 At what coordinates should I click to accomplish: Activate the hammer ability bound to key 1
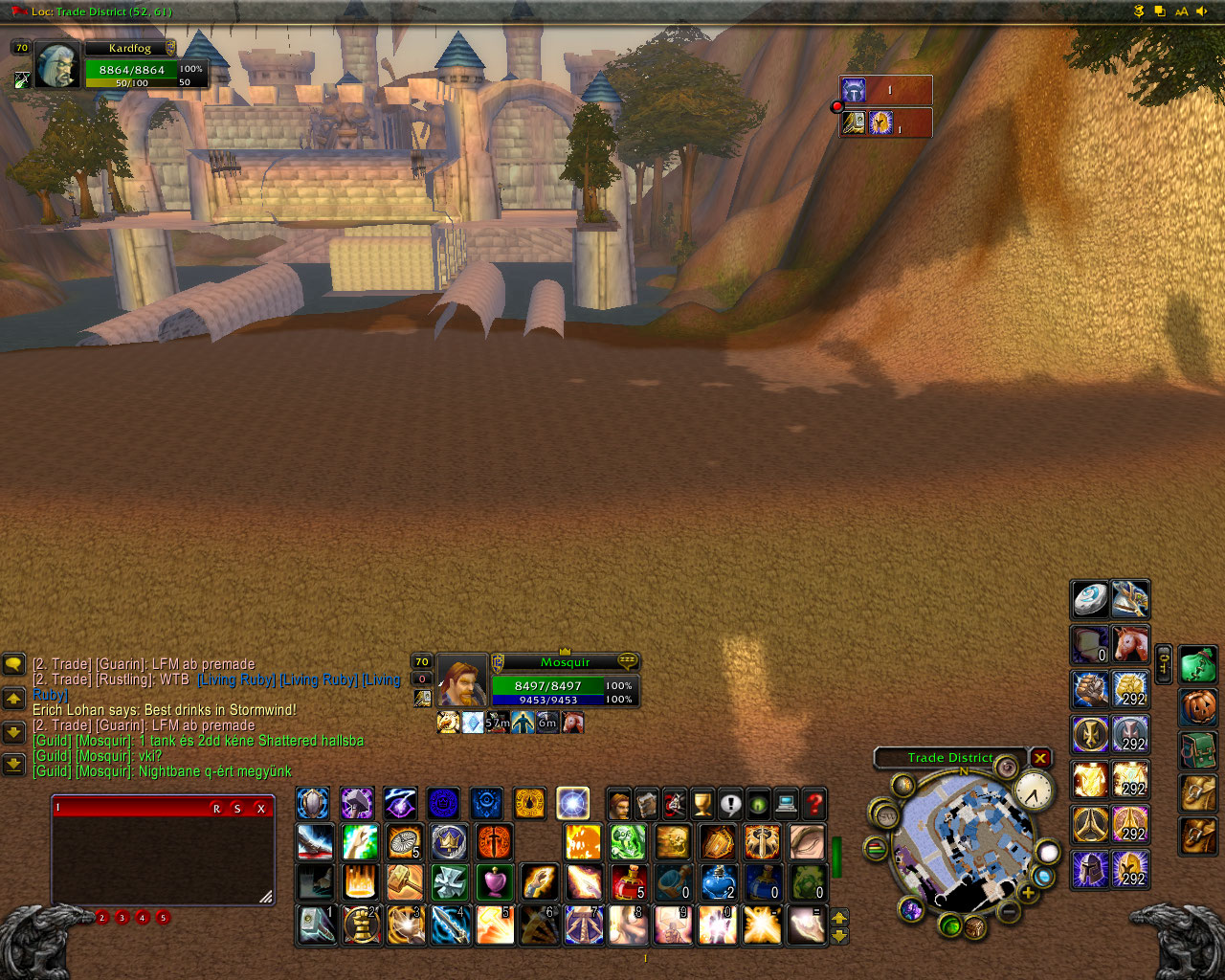coord(315,925)
